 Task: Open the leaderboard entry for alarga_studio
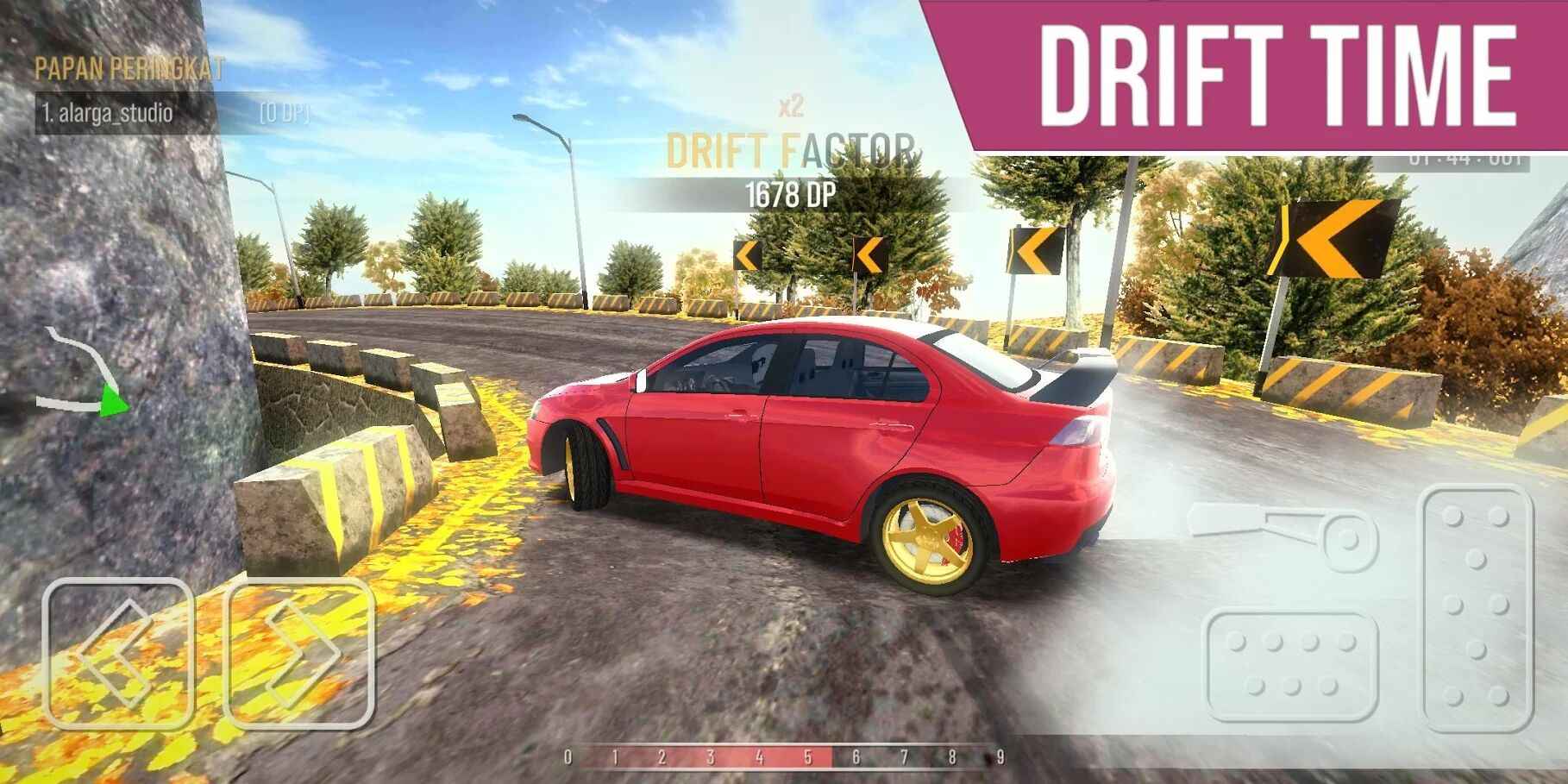click(x=108, y=112)
